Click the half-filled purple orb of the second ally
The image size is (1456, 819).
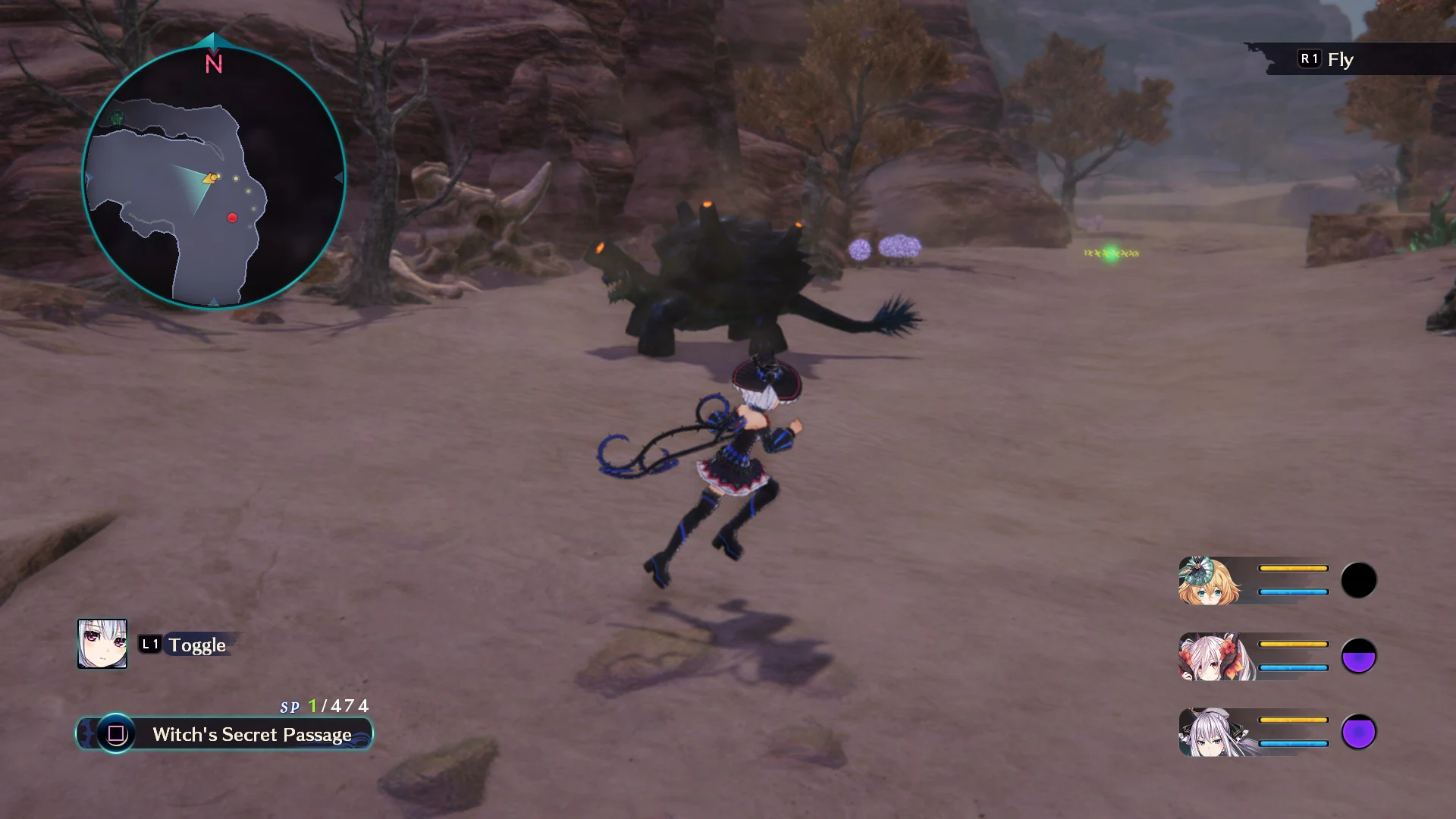coord(1360,657)
